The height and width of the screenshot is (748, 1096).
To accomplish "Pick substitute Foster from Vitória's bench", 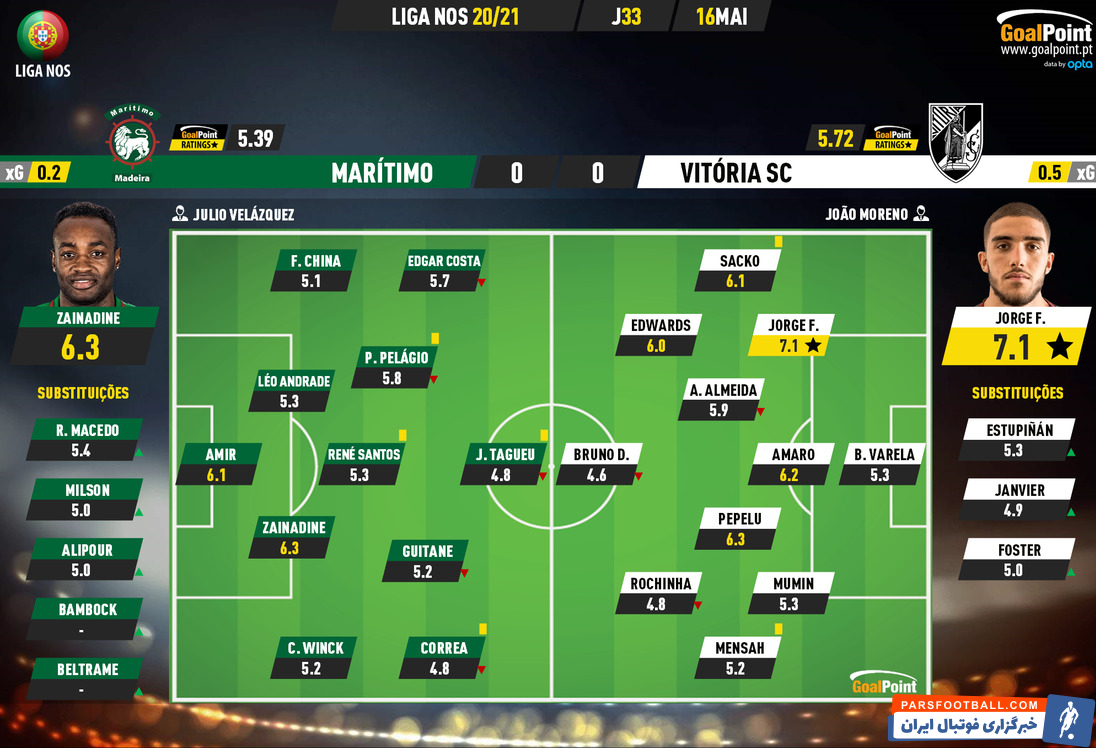I will coord(1013,560).
